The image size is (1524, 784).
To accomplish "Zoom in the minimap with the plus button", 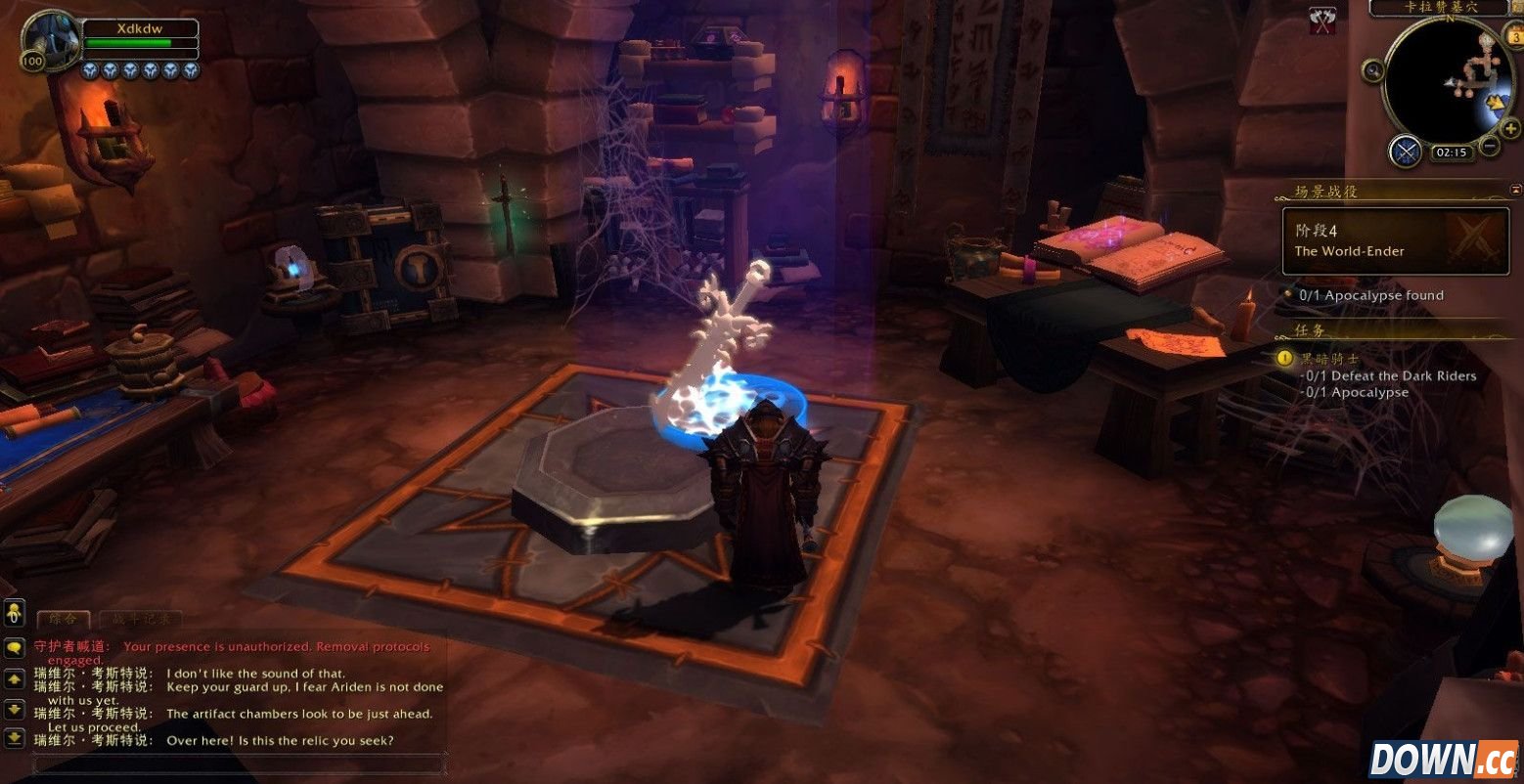I will [x=1510, y=128].
